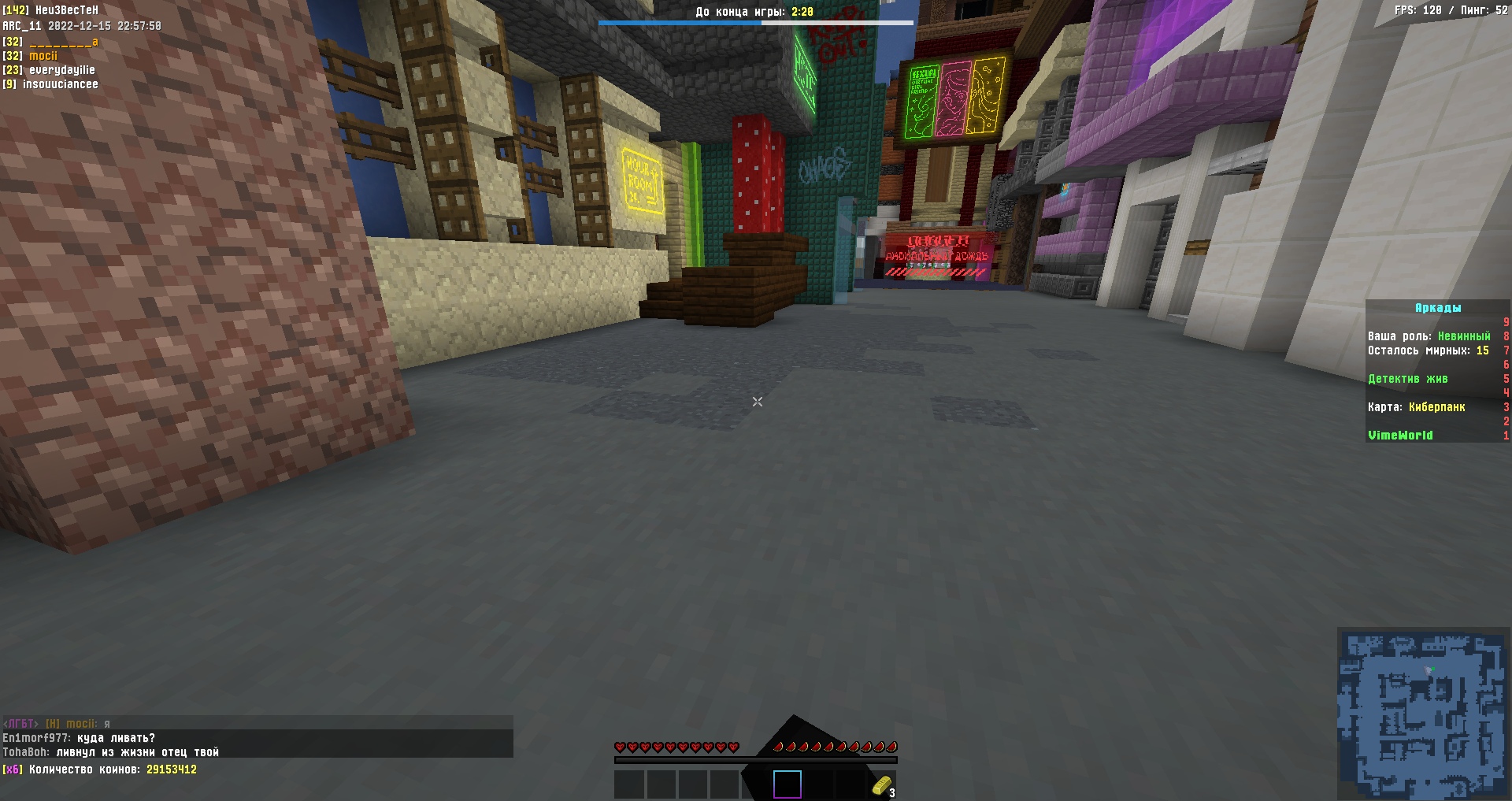Click the crosshair in screen center
The width and height of the screenshot is (1512, 801).
757,402
